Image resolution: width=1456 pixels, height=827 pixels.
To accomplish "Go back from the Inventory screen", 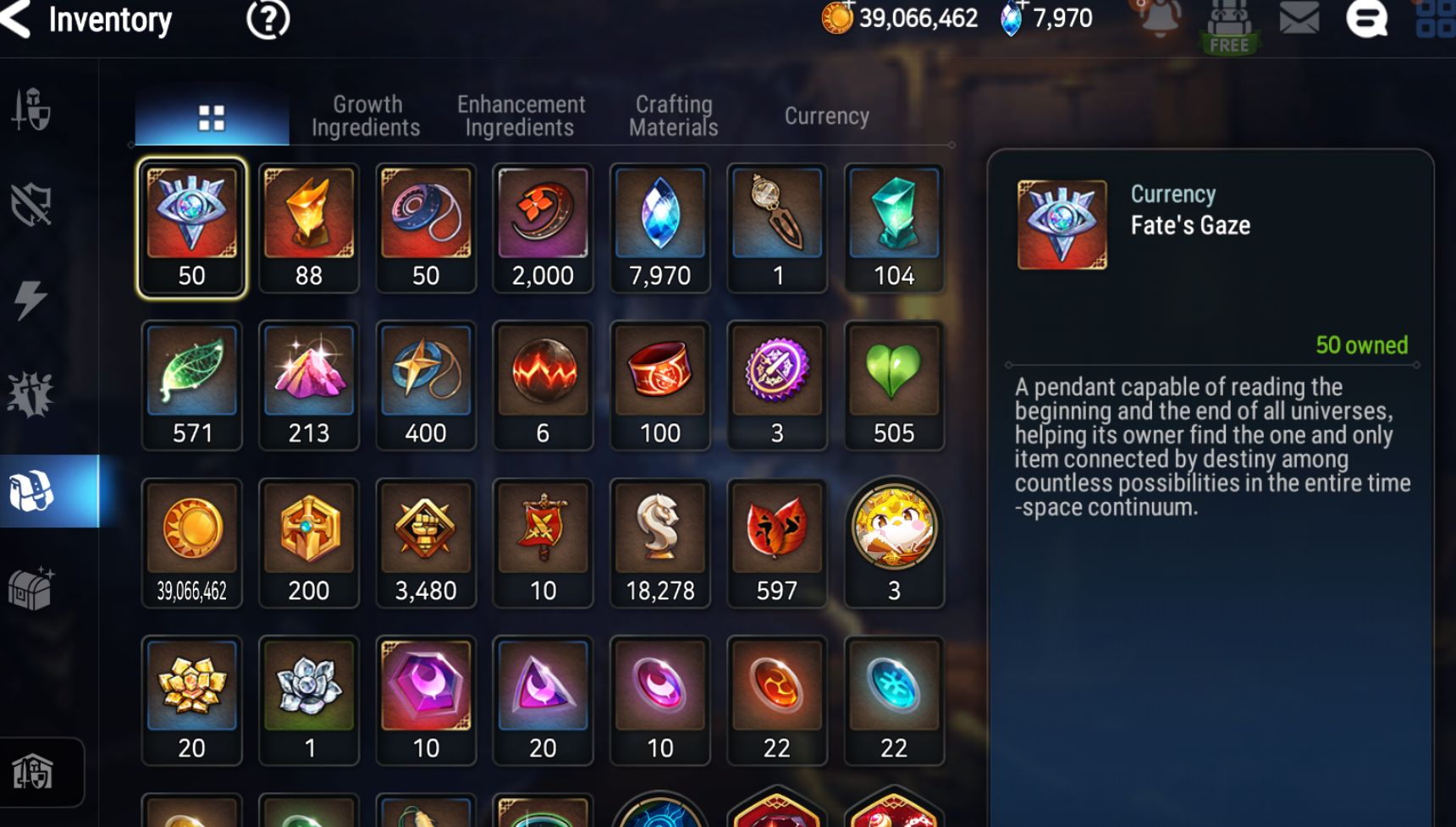I will (x=17, y=19).
